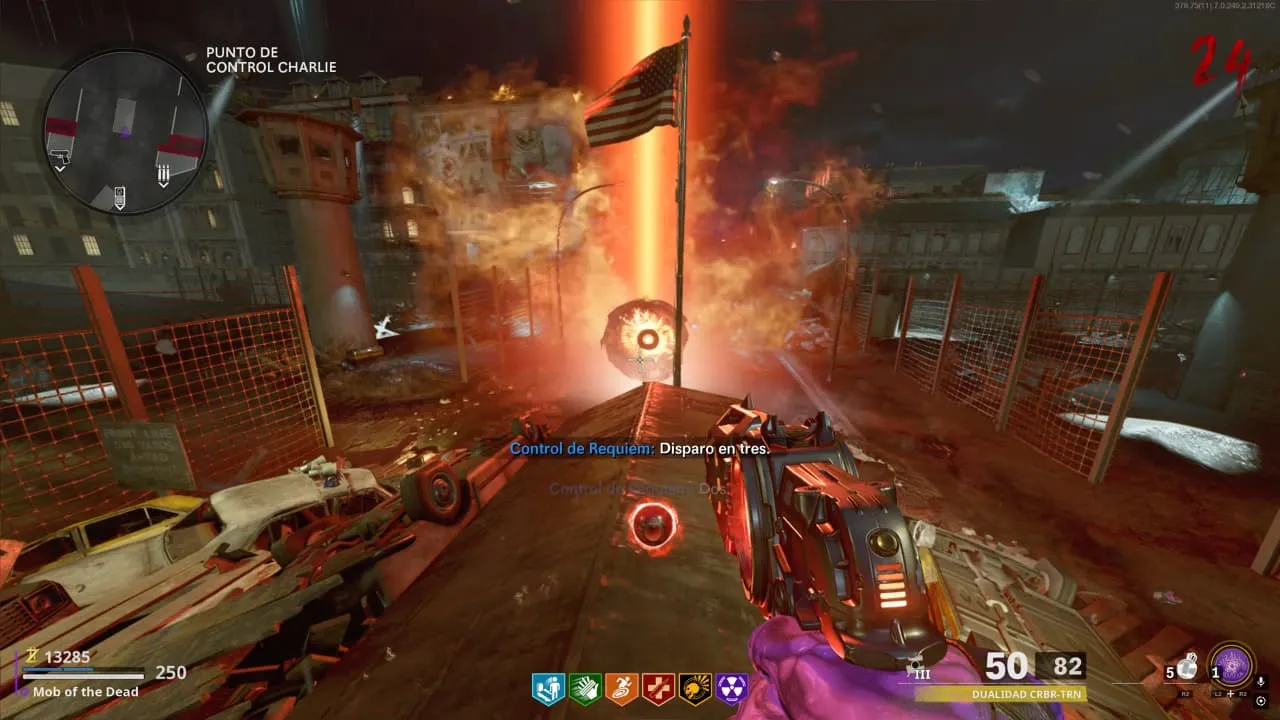Select the blue Quick Revive perk icon
The height and width of the screenshot is (720, 1280).
548,688
